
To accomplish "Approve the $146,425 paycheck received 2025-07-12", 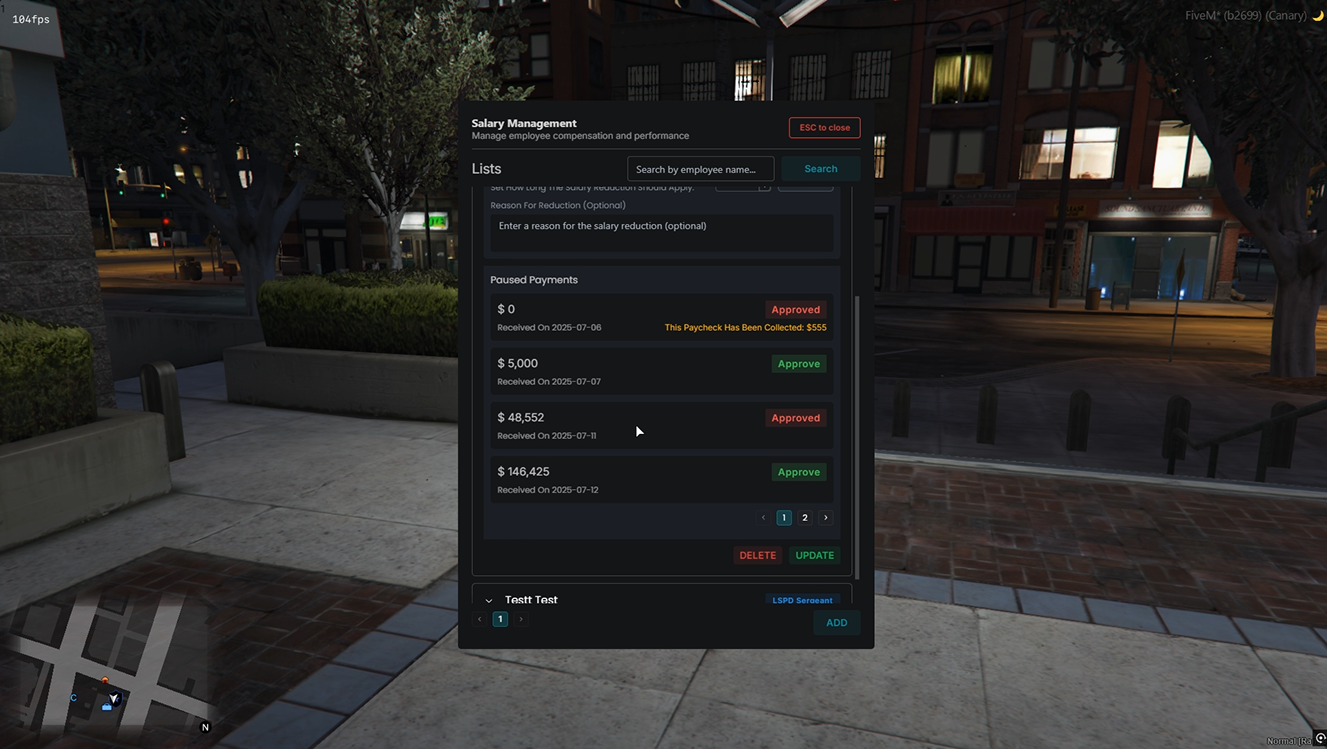I will point(798,471).
